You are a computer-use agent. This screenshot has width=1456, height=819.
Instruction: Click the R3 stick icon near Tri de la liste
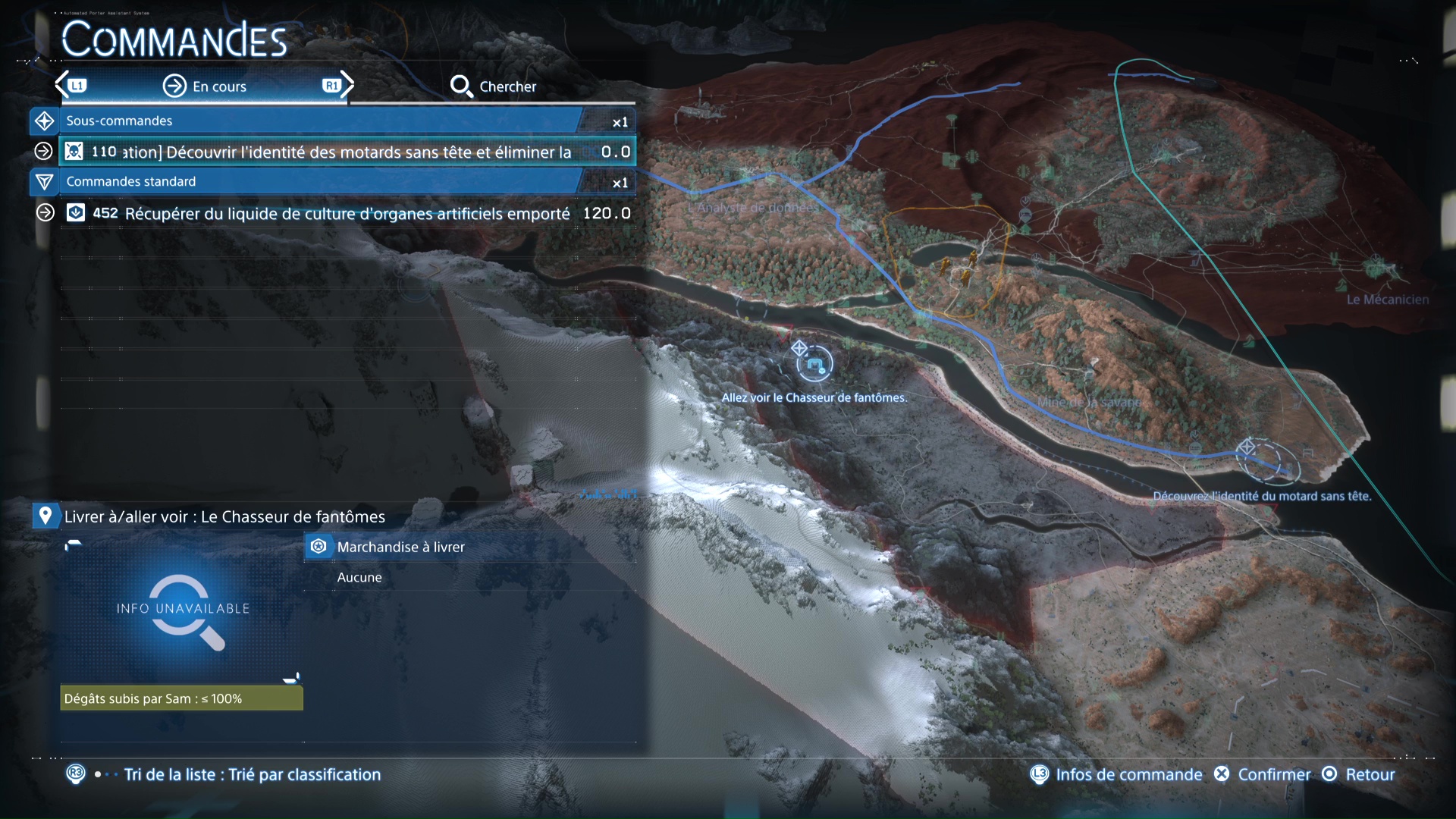pyautogui.click(x=76, y=775)
